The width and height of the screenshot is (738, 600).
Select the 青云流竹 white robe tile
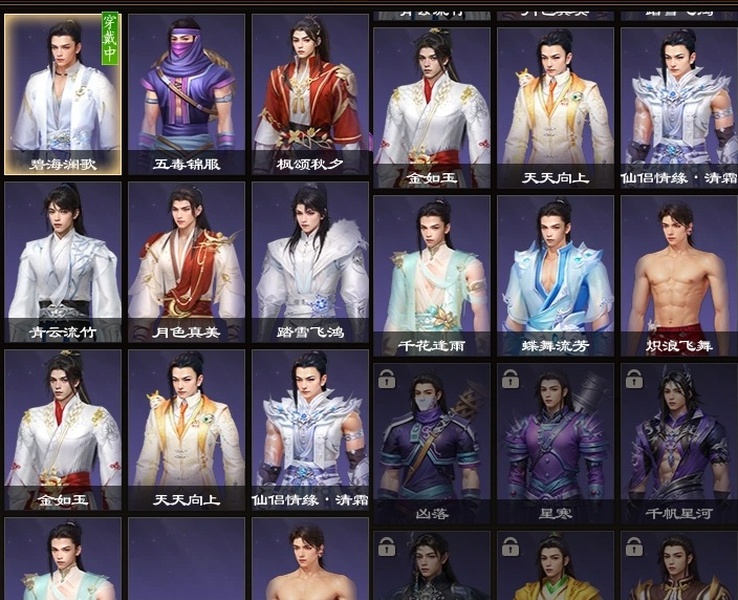[63, 262]
